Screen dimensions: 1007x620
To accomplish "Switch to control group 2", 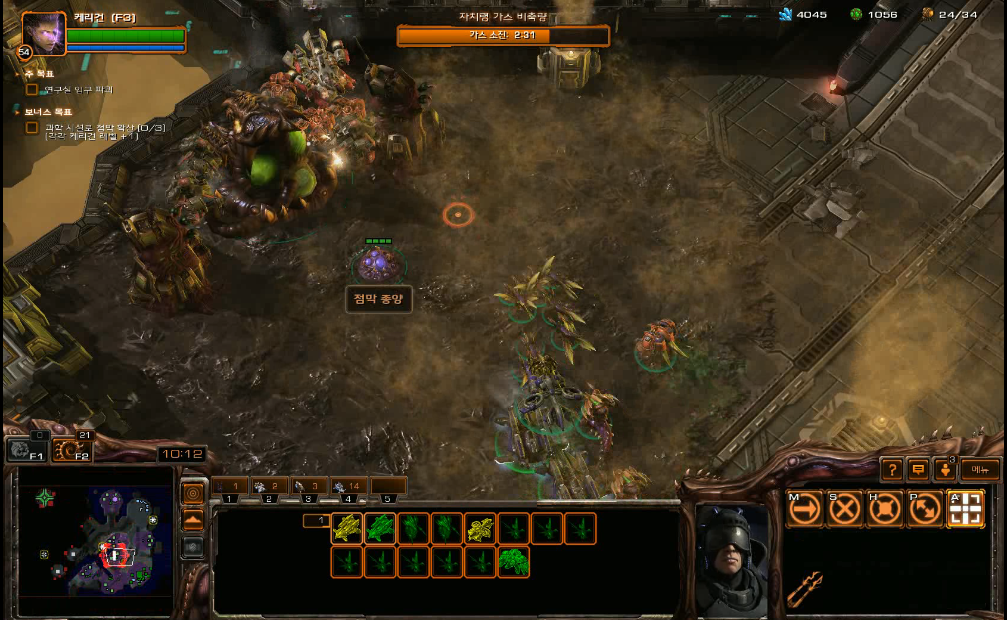I will pyautogui.click(x=269, y=487).
